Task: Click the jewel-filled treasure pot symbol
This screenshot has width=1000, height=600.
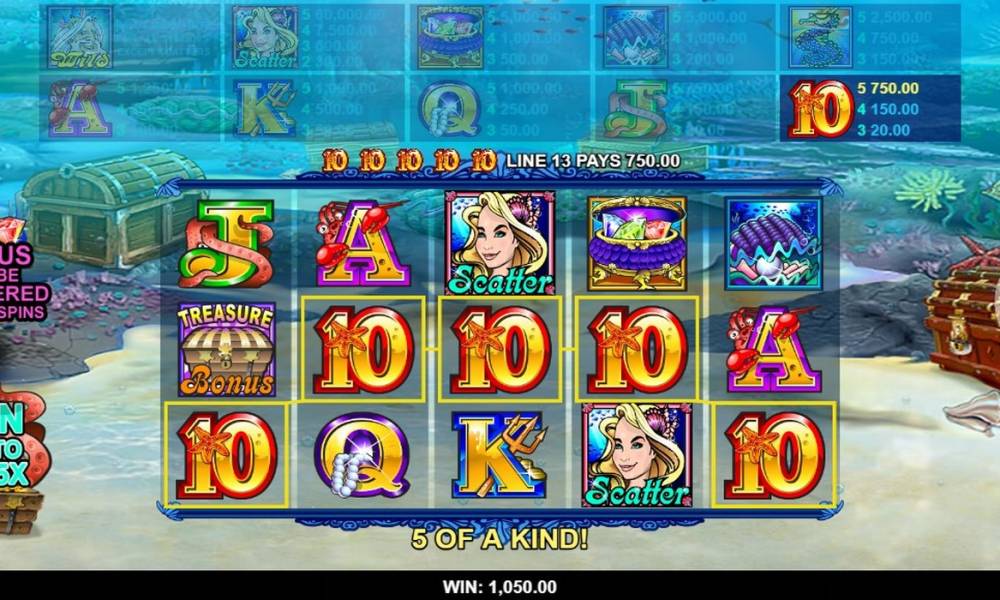Action: [636, 244]
